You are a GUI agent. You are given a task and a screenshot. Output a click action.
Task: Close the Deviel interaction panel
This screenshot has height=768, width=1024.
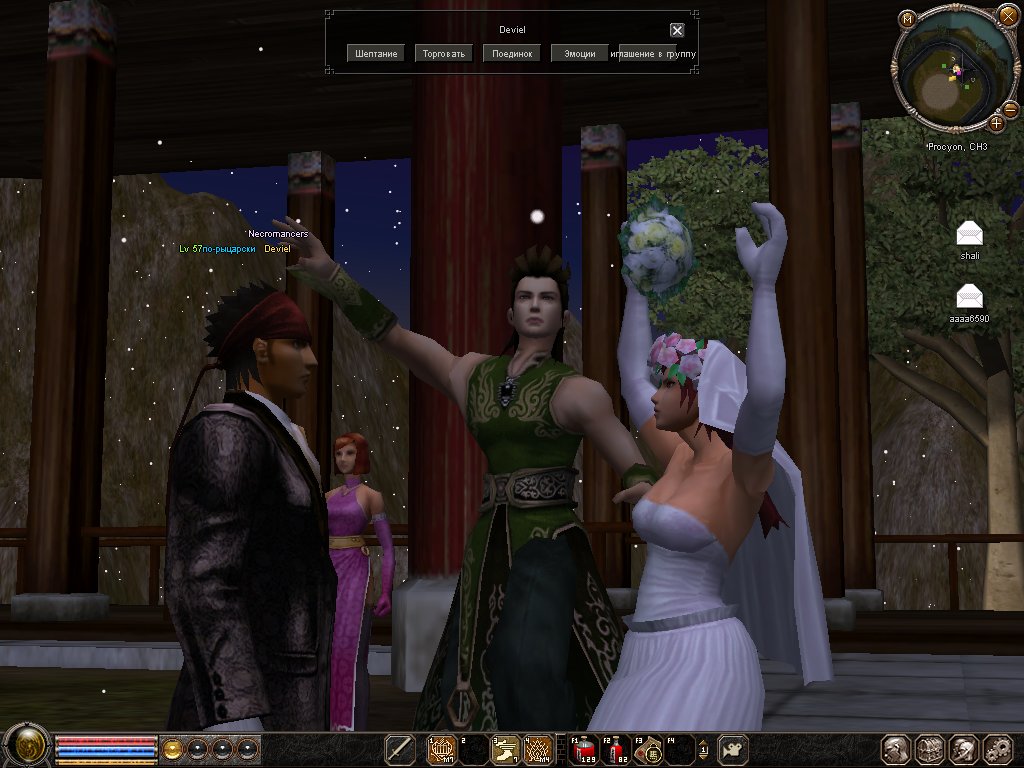click(677, 30)
